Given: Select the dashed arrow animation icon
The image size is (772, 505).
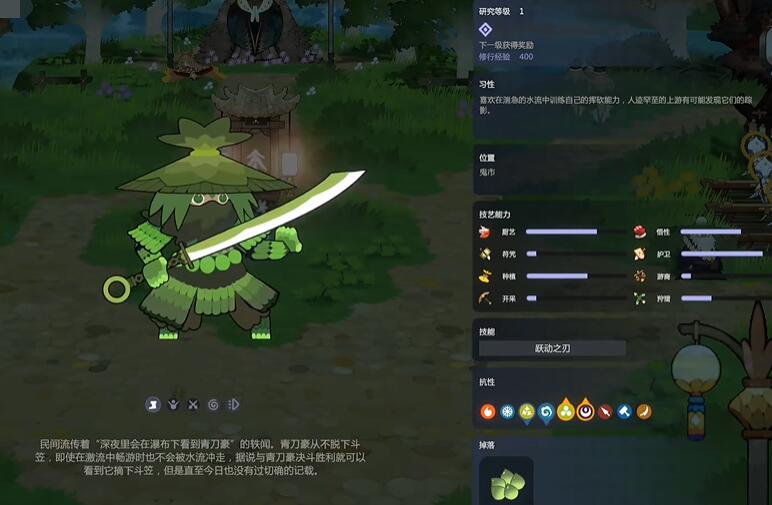Looking at the screenshot, I should point(233,404).
